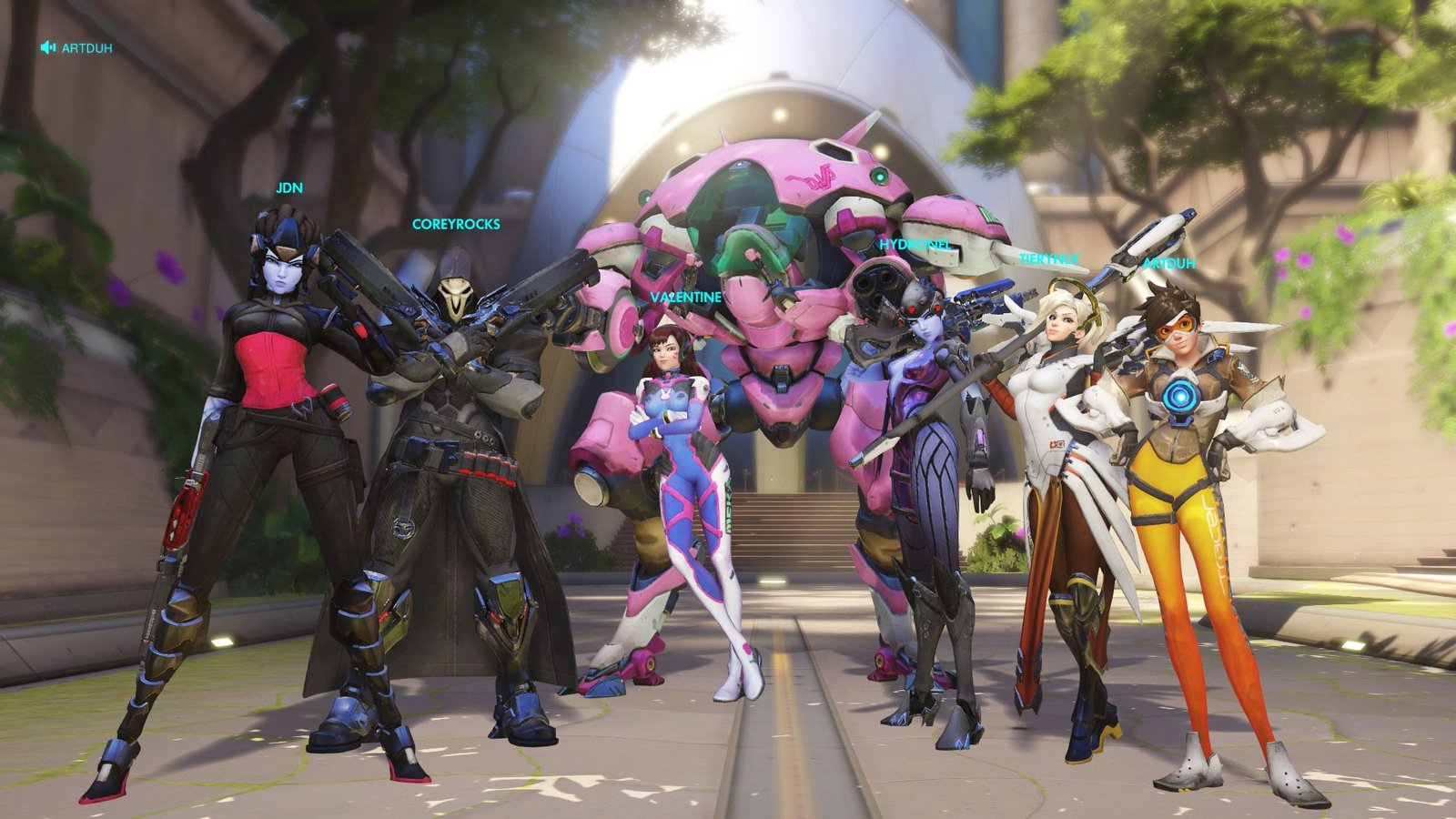1456x819 pixels.
Task: Click the HYDRONEL player name label
Action: 915,245
